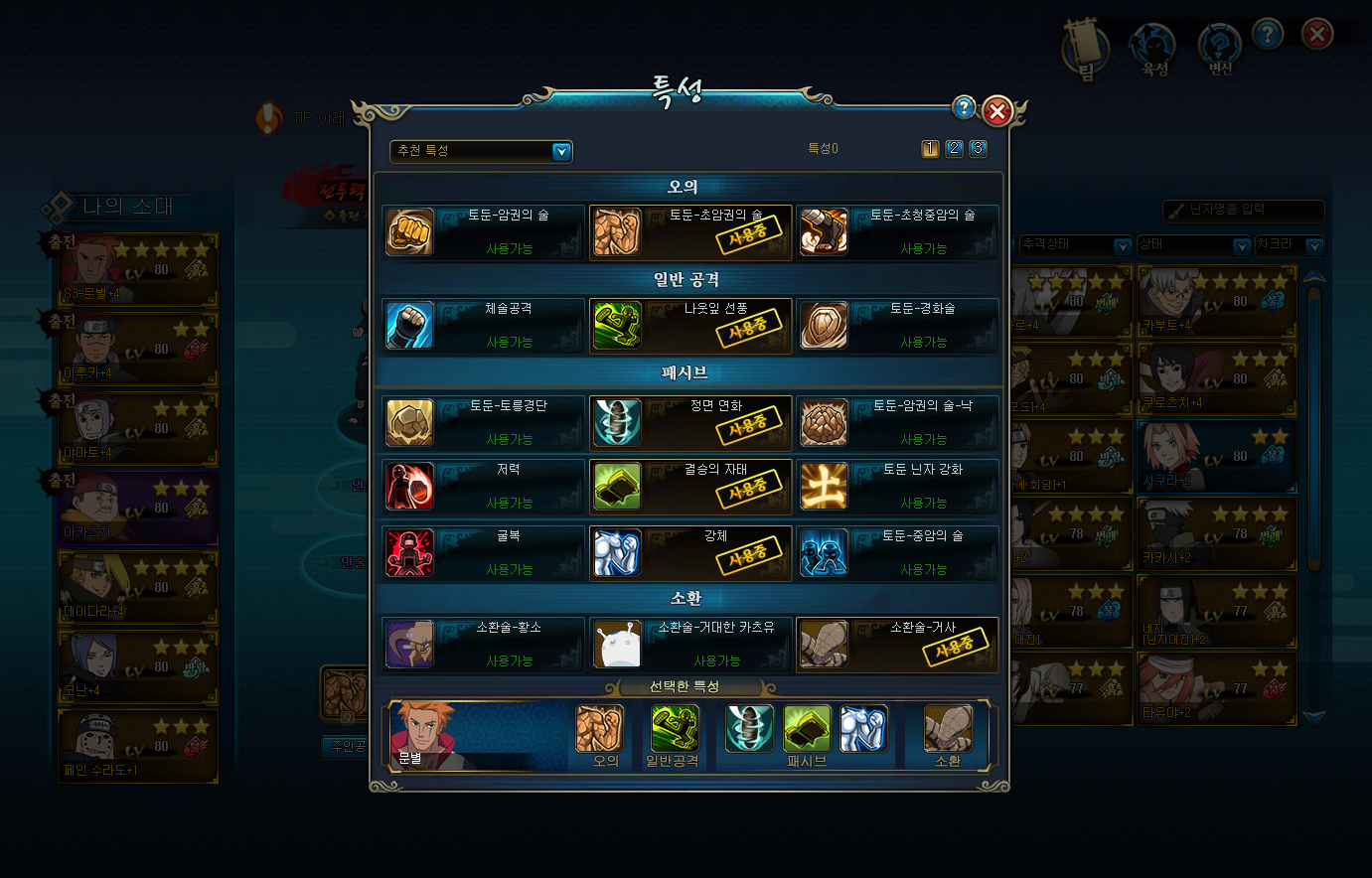1372x878 pixels.
Task: Open the talent window help button
Action: pos(963,108)
